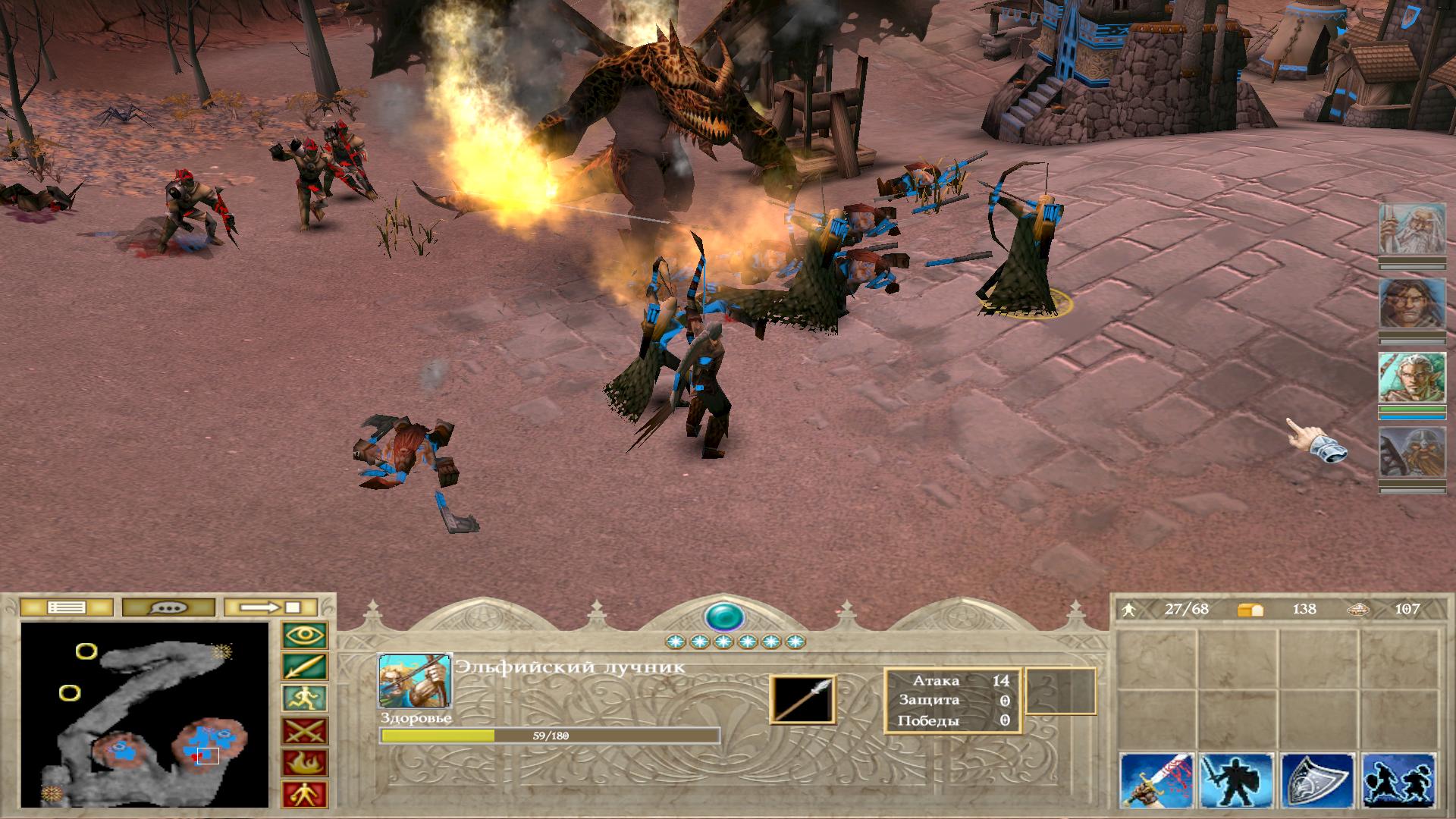This screenshot has width=1456, height=819.
Task: Activate the silver shield ability
Action: click(x=1318, y=780)
